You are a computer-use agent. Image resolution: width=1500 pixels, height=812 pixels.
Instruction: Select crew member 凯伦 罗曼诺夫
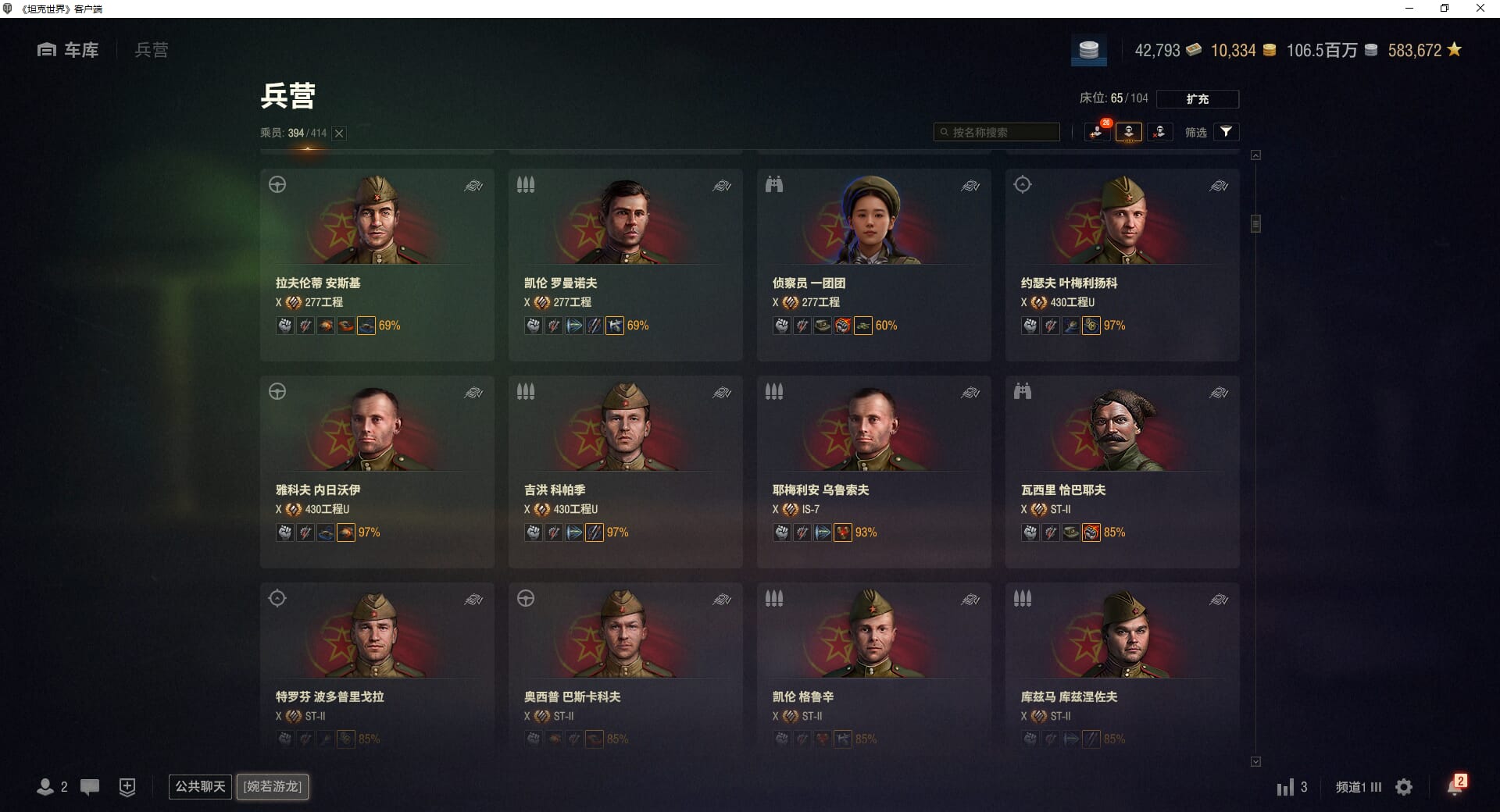pos(625,264)
